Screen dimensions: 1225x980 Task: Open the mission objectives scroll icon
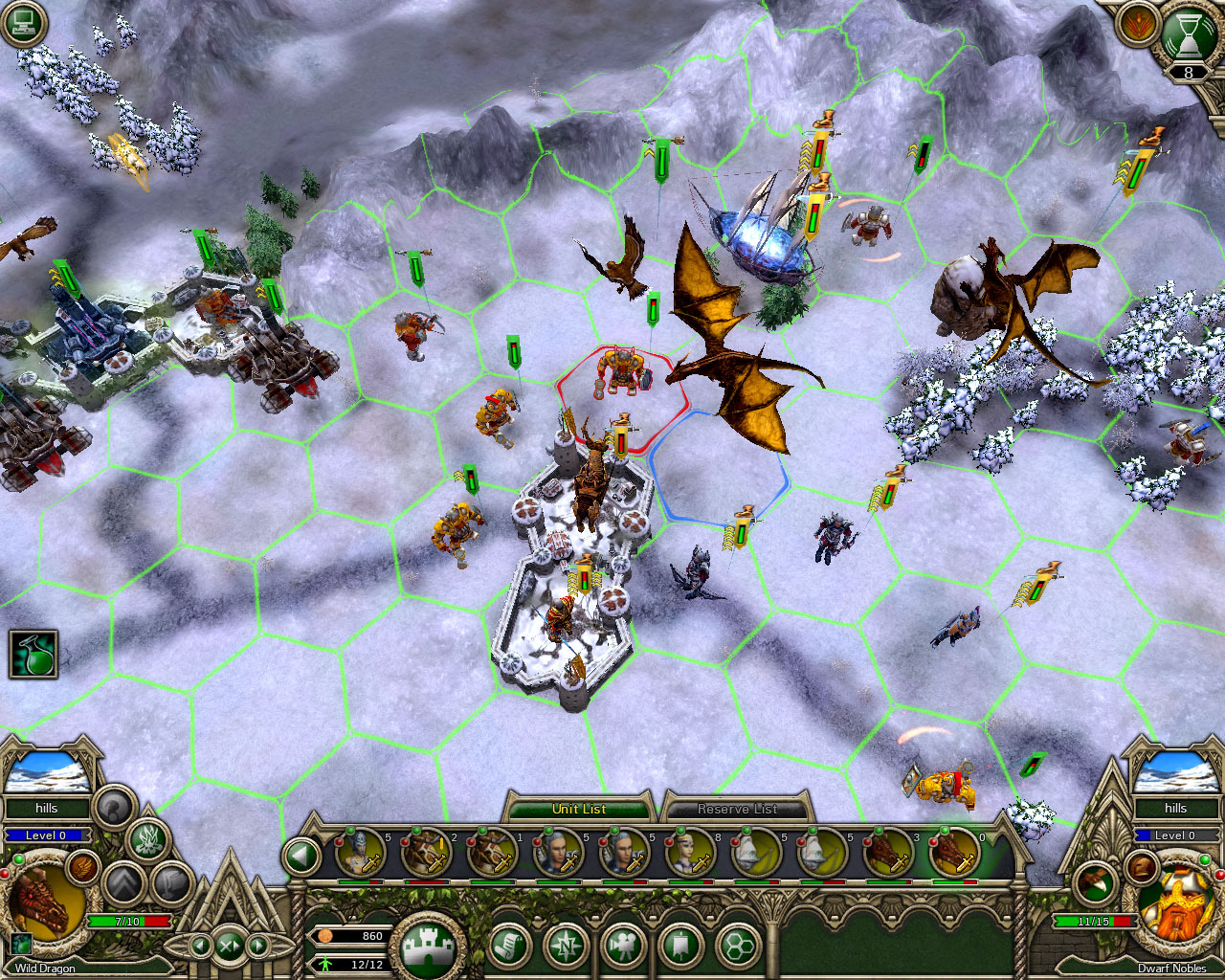(x=508, y=944)
